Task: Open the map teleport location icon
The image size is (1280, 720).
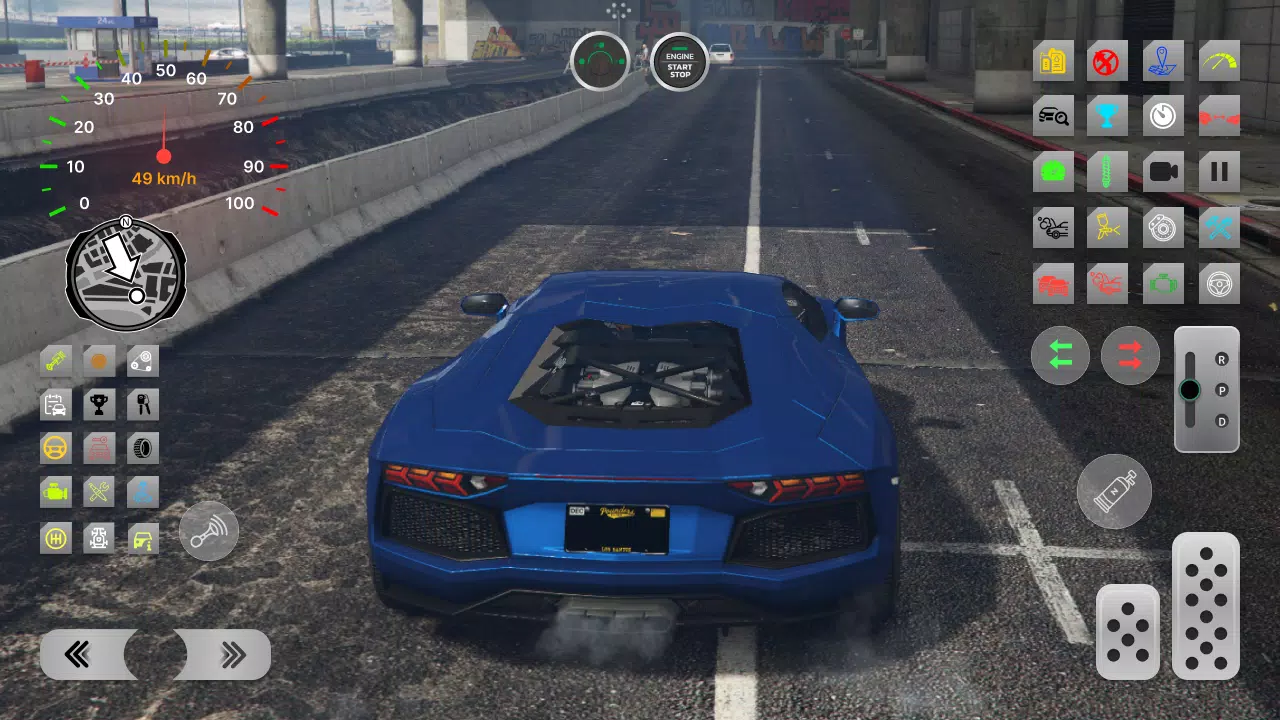Action: pyautogui.click(x=1163, y=61)
